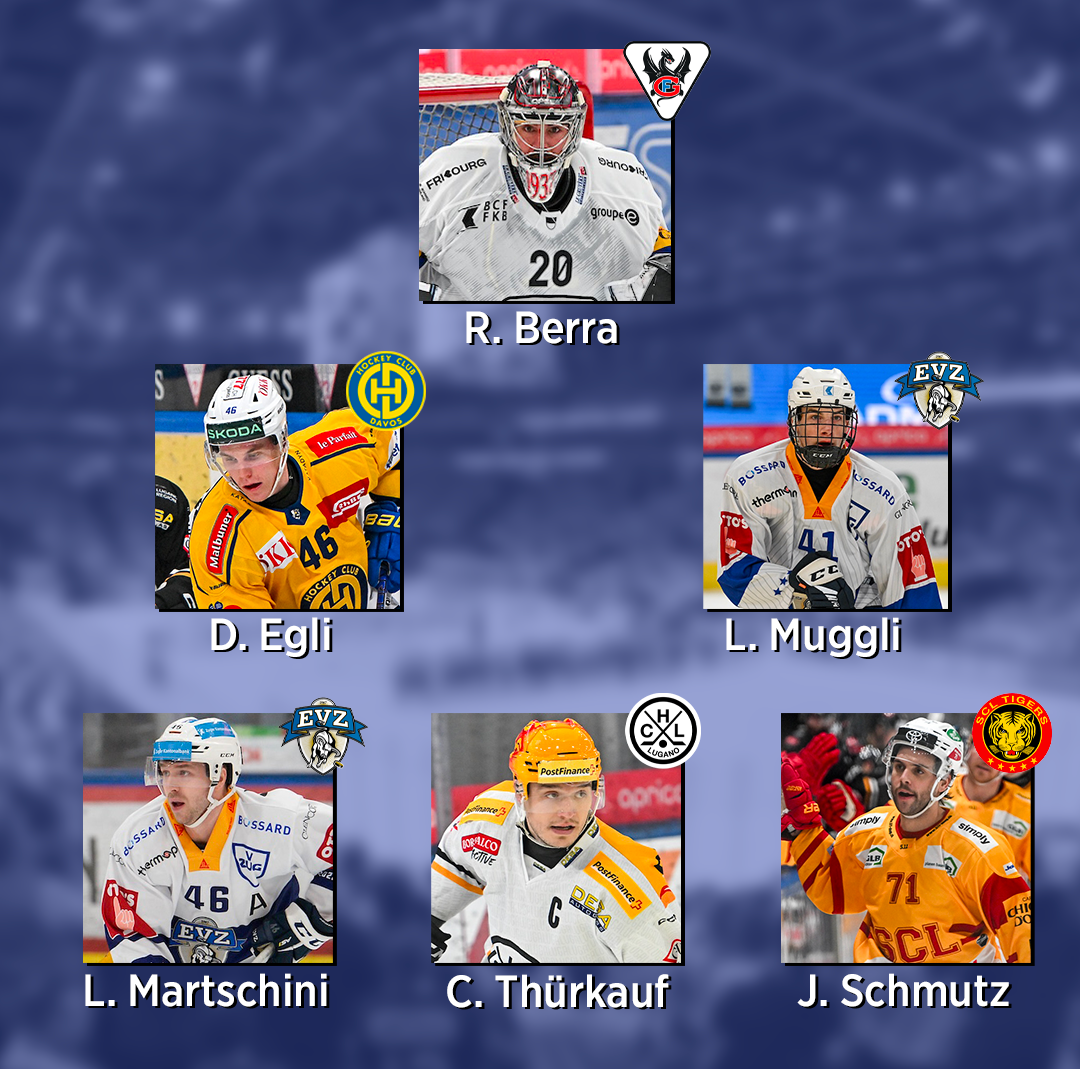
Task: Choose J. Schmutz's player photo
Action: (x=905, y=838)
